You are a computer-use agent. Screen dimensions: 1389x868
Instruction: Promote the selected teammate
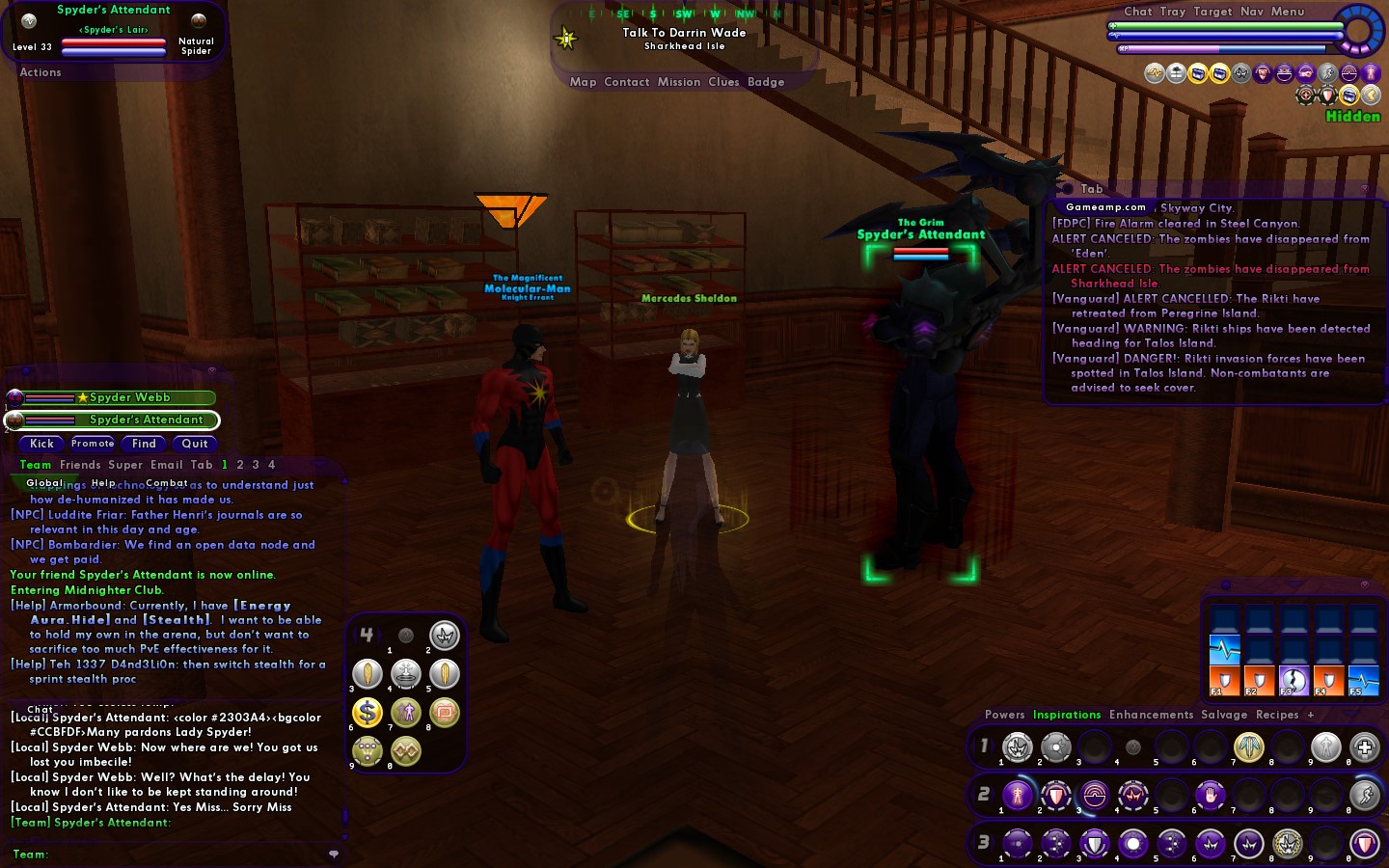point(93,444)
